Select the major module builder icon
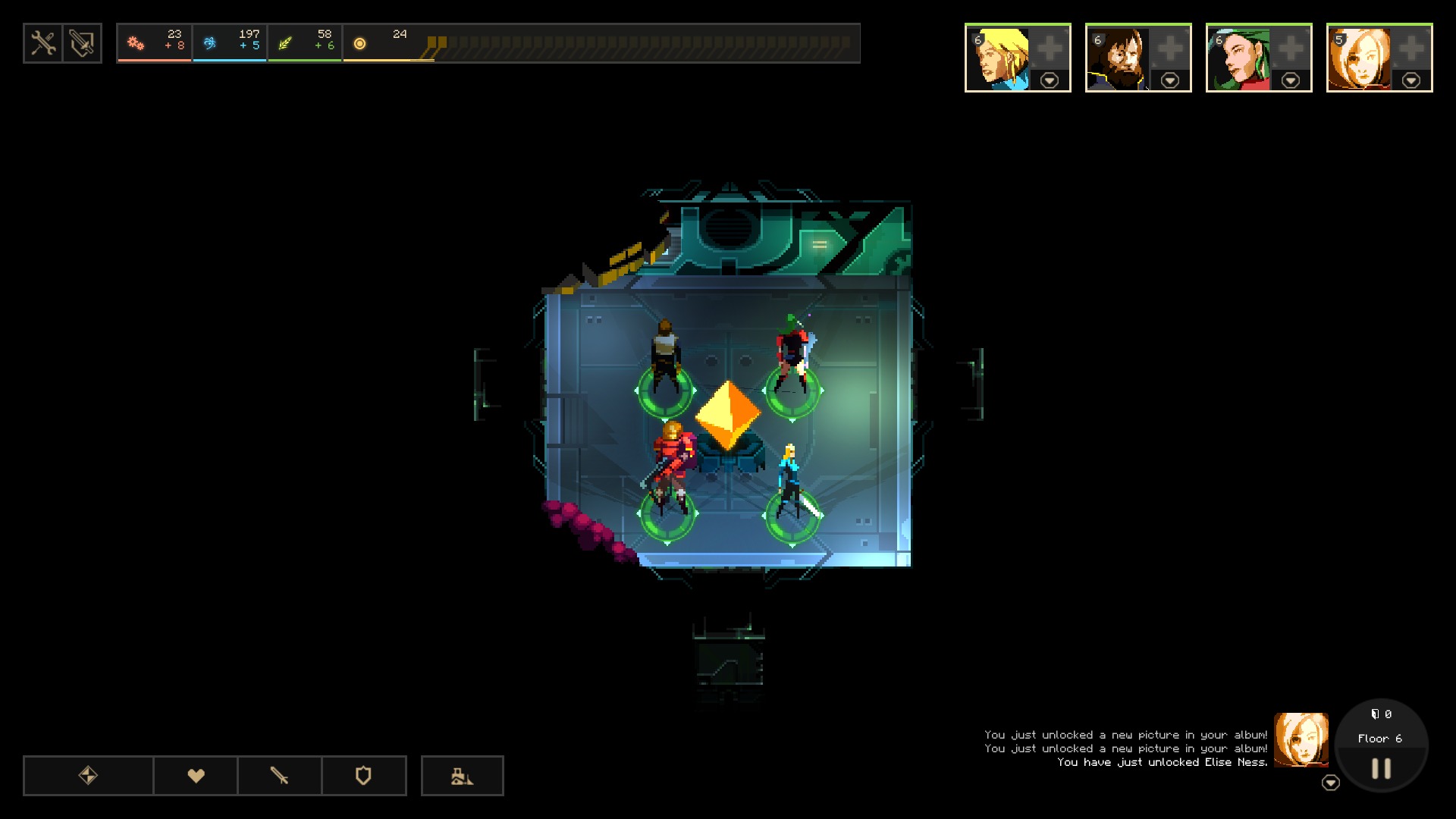This screenshot has width=1456, height=819. click(x=463, y=776)
